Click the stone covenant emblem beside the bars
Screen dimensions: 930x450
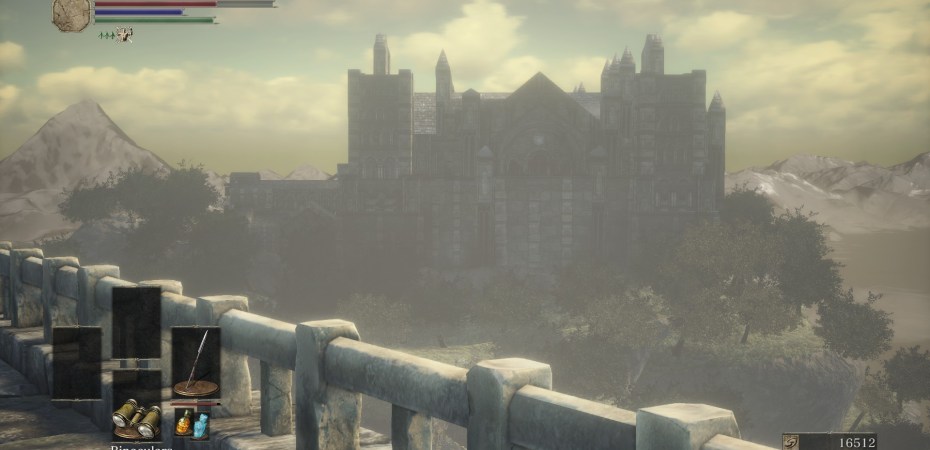tap(72, 13)
